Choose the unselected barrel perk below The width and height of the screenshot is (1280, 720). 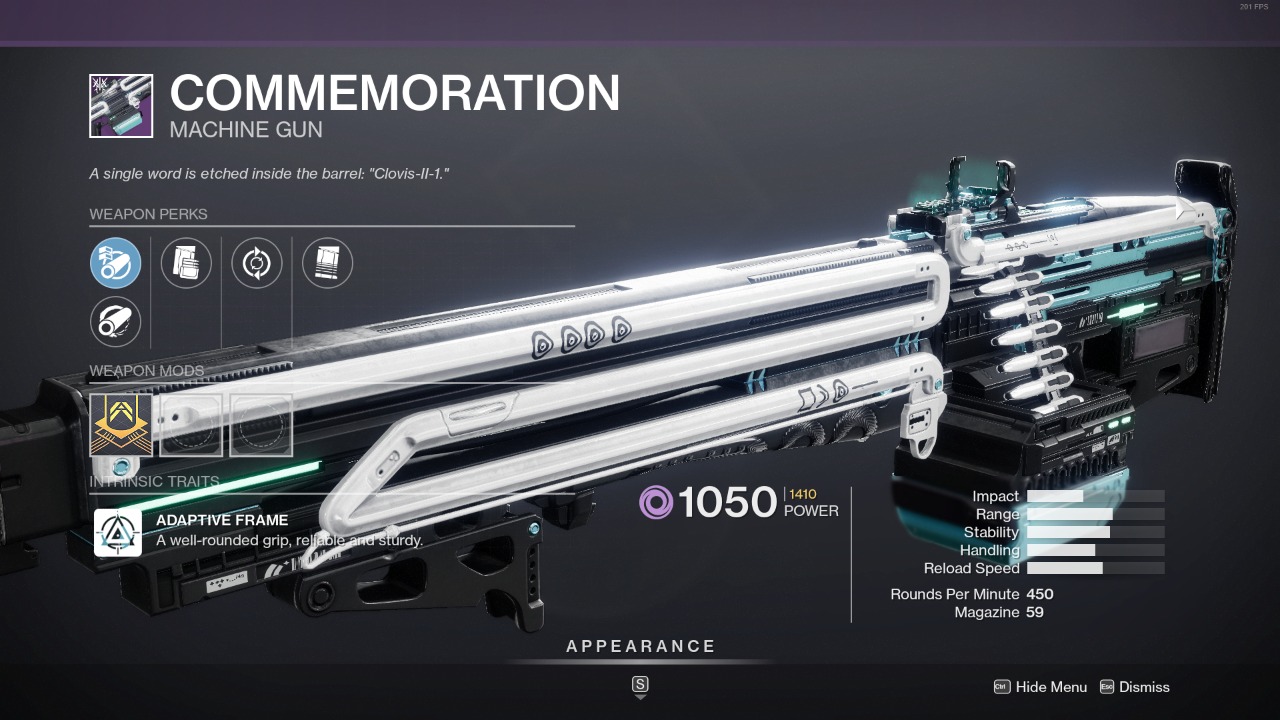point(115,322)
